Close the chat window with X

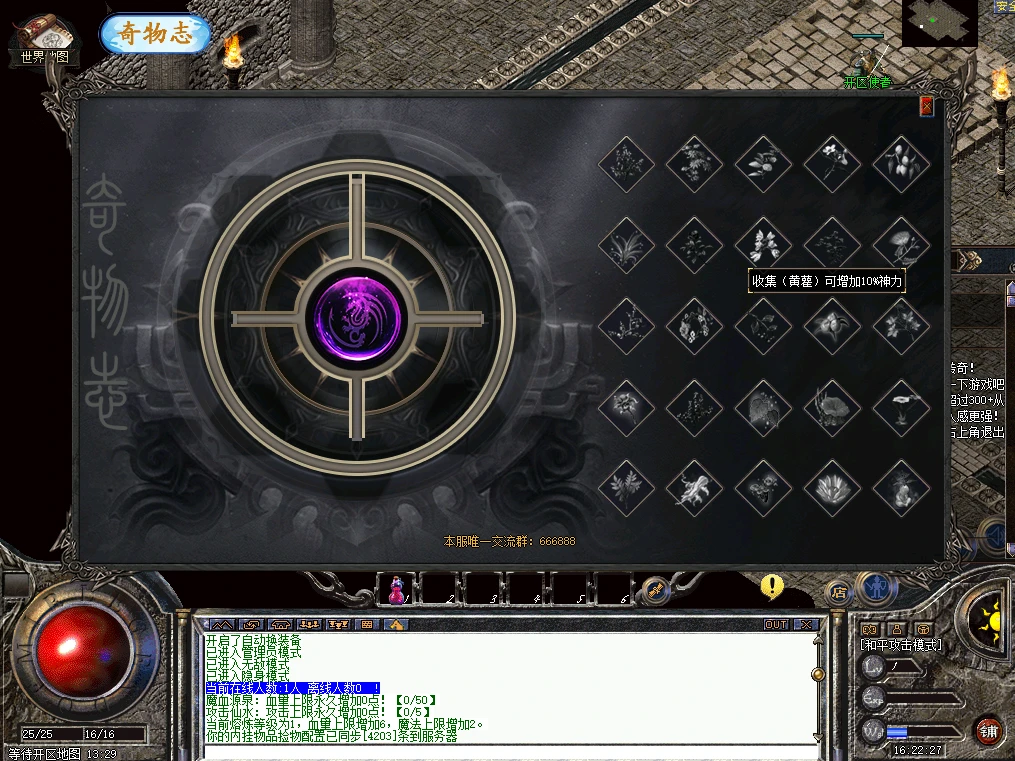pos(806,624)
